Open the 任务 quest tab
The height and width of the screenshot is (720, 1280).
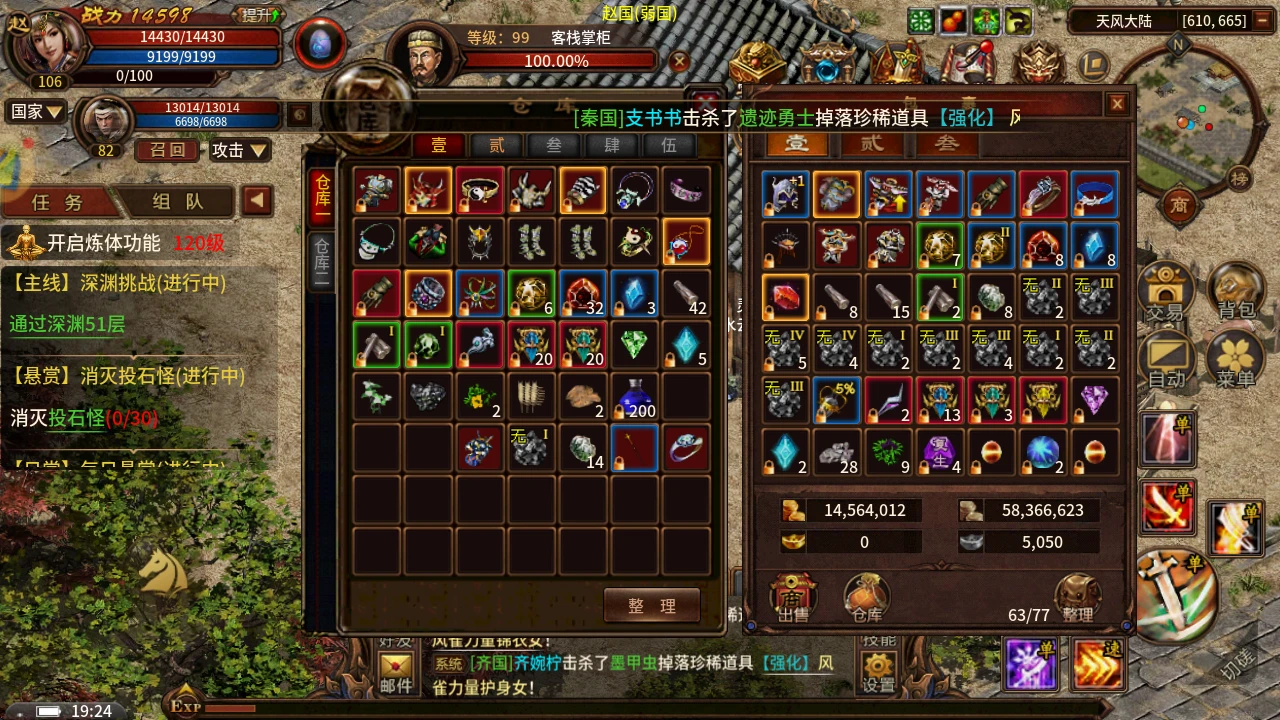tap(58, 201)
